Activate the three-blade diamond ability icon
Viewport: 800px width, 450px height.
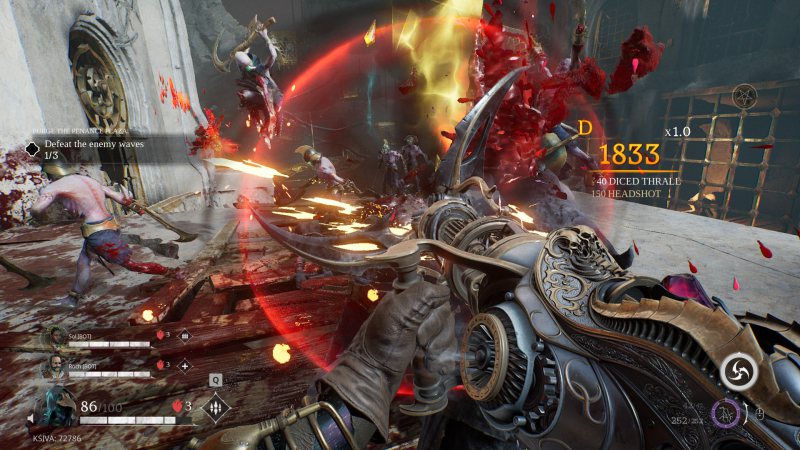click(216, 408)
